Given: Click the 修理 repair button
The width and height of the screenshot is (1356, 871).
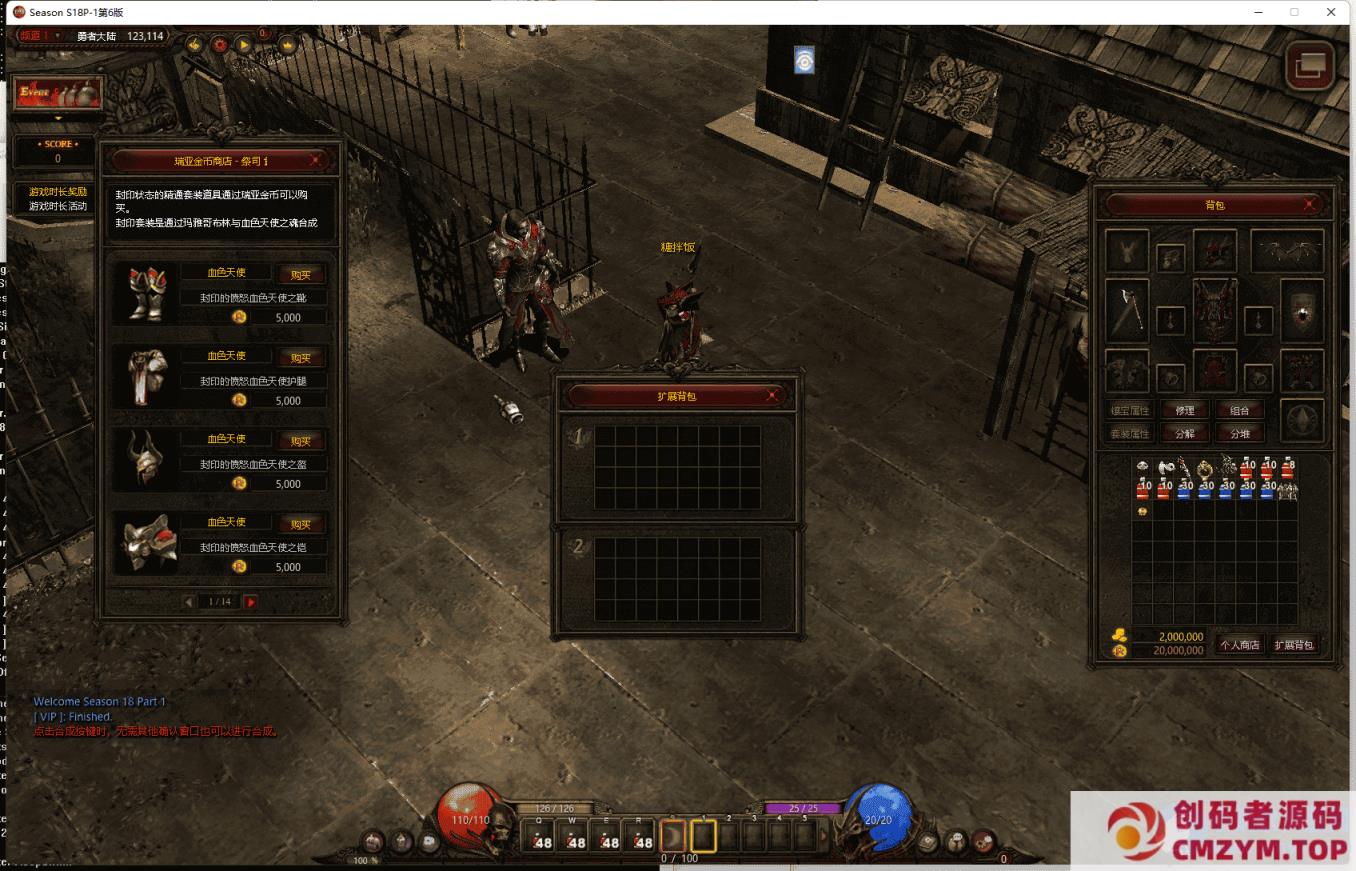Looking at the screenshot, I should coord(1185,410).
